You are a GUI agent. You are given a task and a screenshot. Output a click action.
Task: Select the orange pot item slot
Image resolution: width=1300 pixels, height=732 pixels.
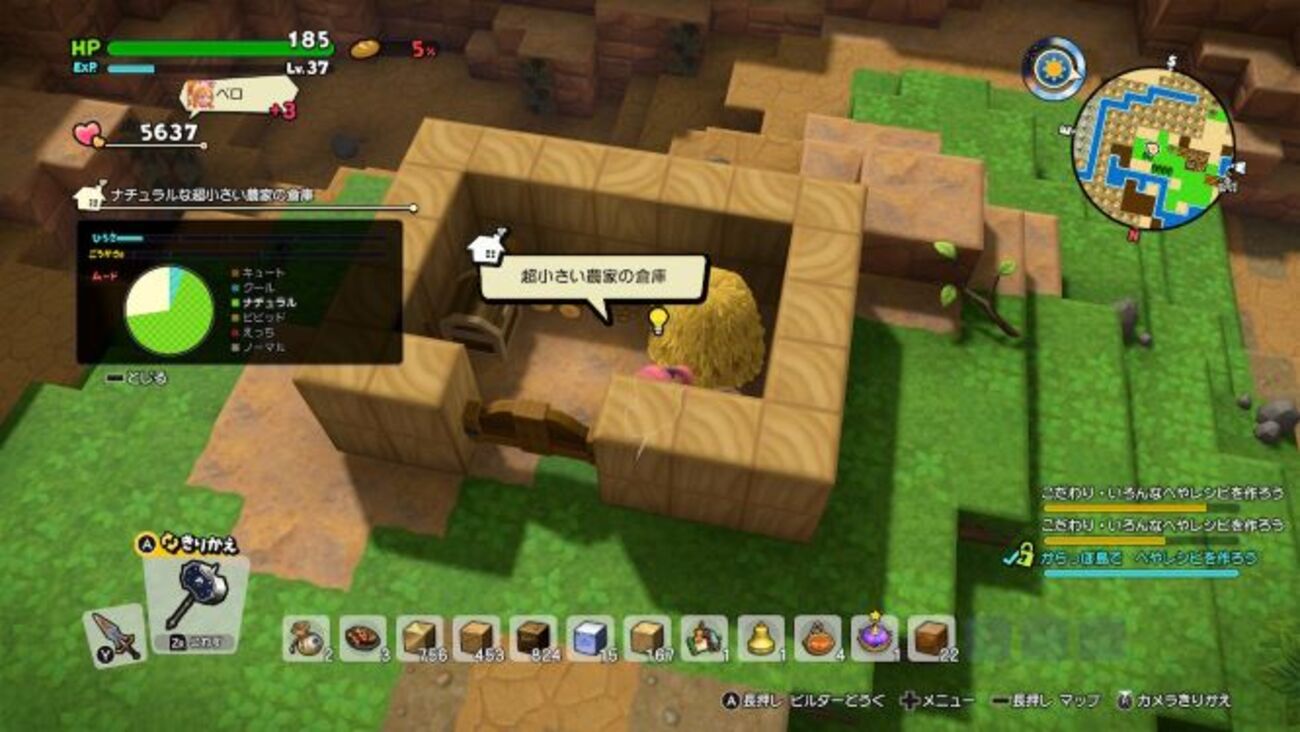coord(818,638)
